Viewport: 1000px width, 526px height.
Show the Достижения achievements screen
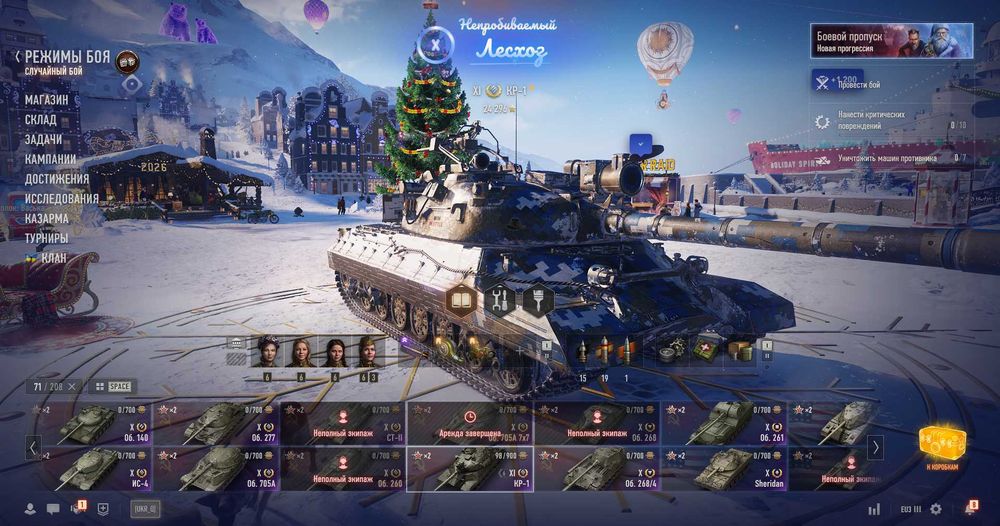pos(57,179)
